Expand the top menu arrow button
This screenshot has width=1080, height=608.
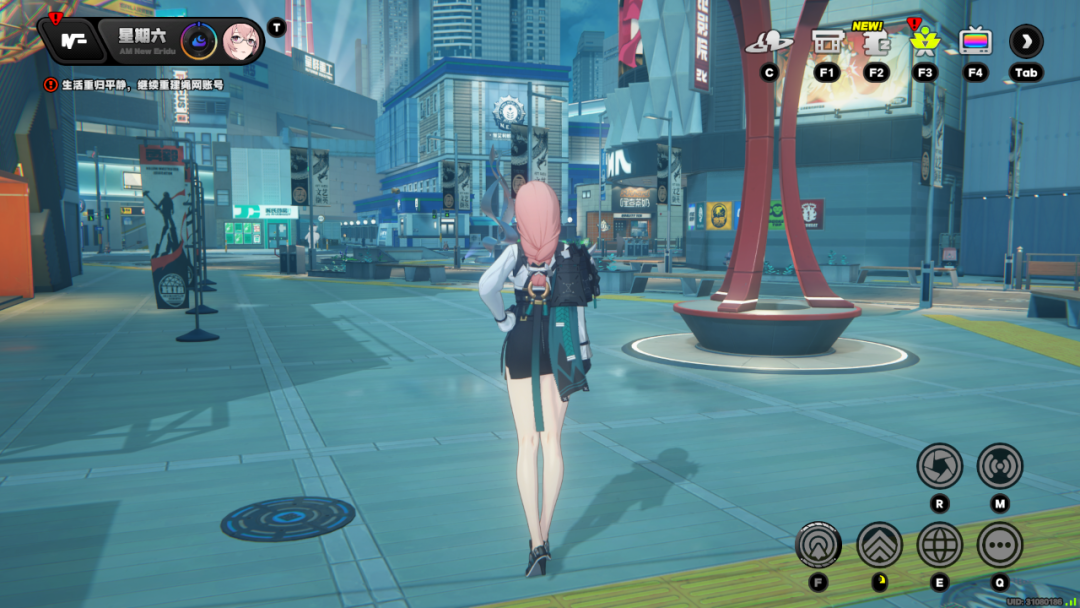point(1026,42)
